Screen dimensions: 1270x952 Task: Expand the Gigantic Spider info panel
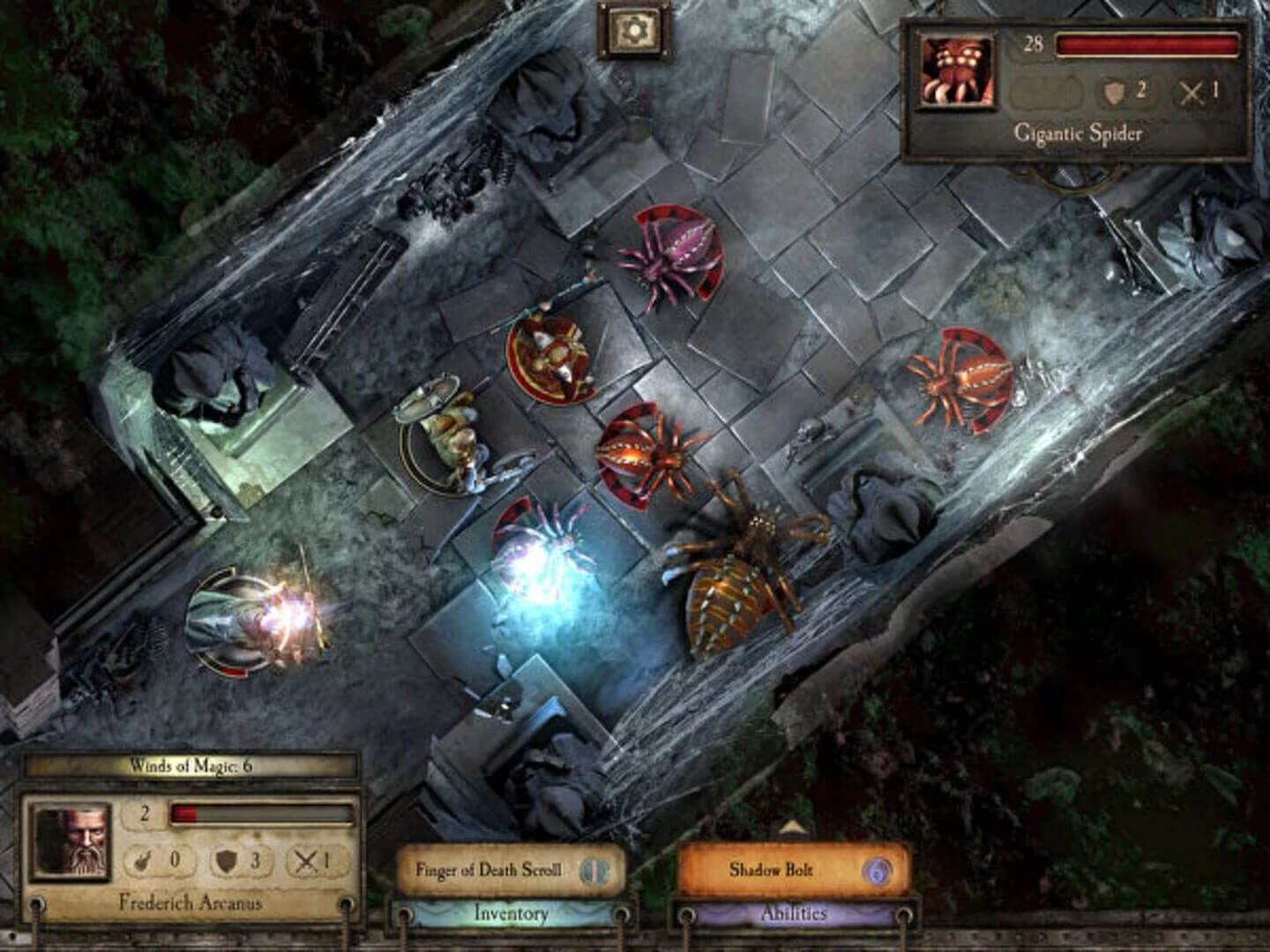(1078, 134)
